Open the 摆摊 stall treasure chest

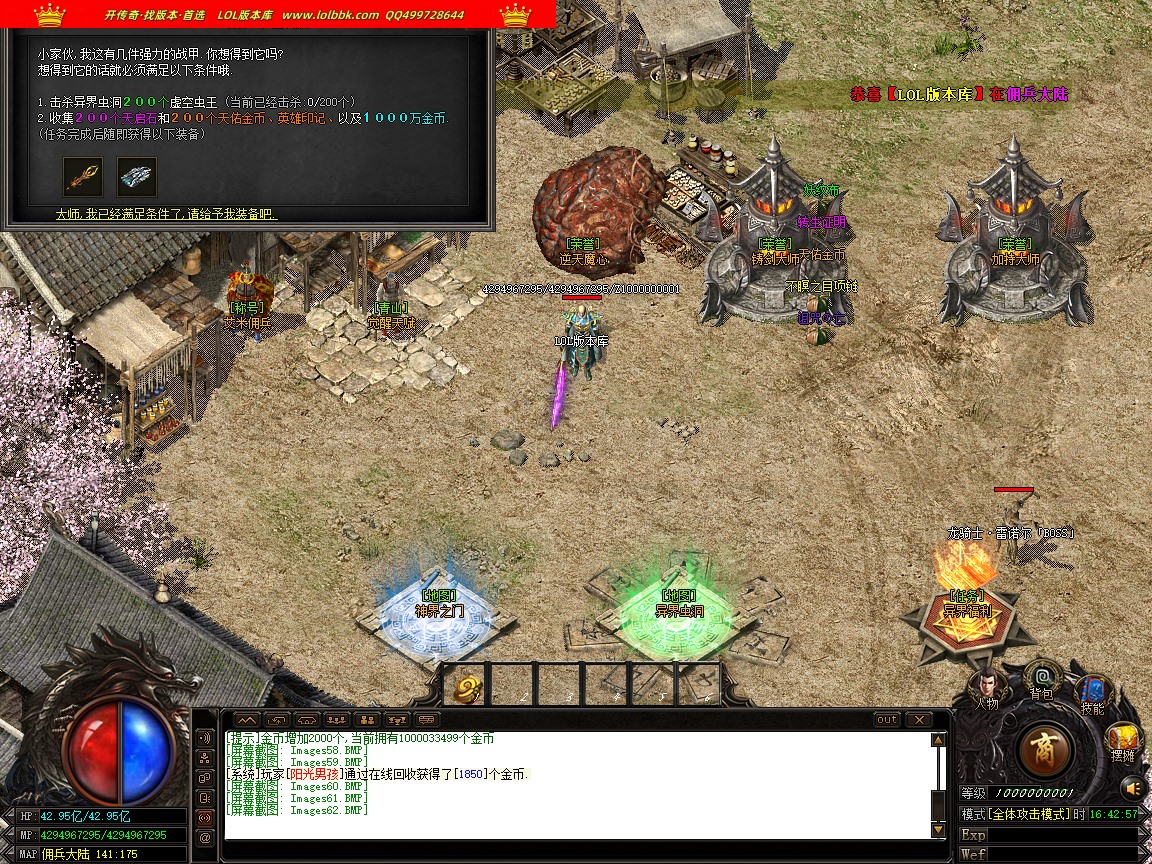(1123, 742)
